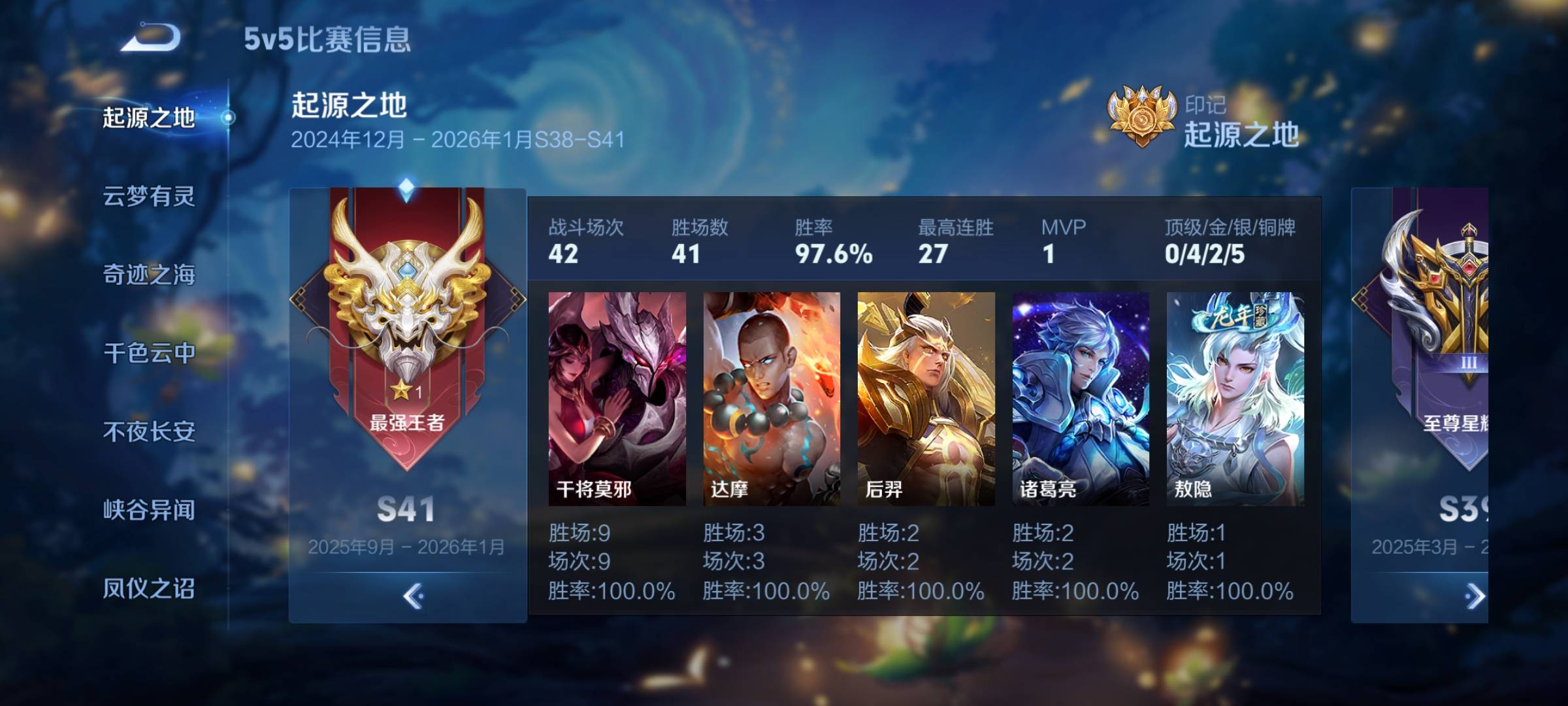Select the 千色云中 sidebar entry
This screenshot has width=1568, height=706.
coord(150,354)
